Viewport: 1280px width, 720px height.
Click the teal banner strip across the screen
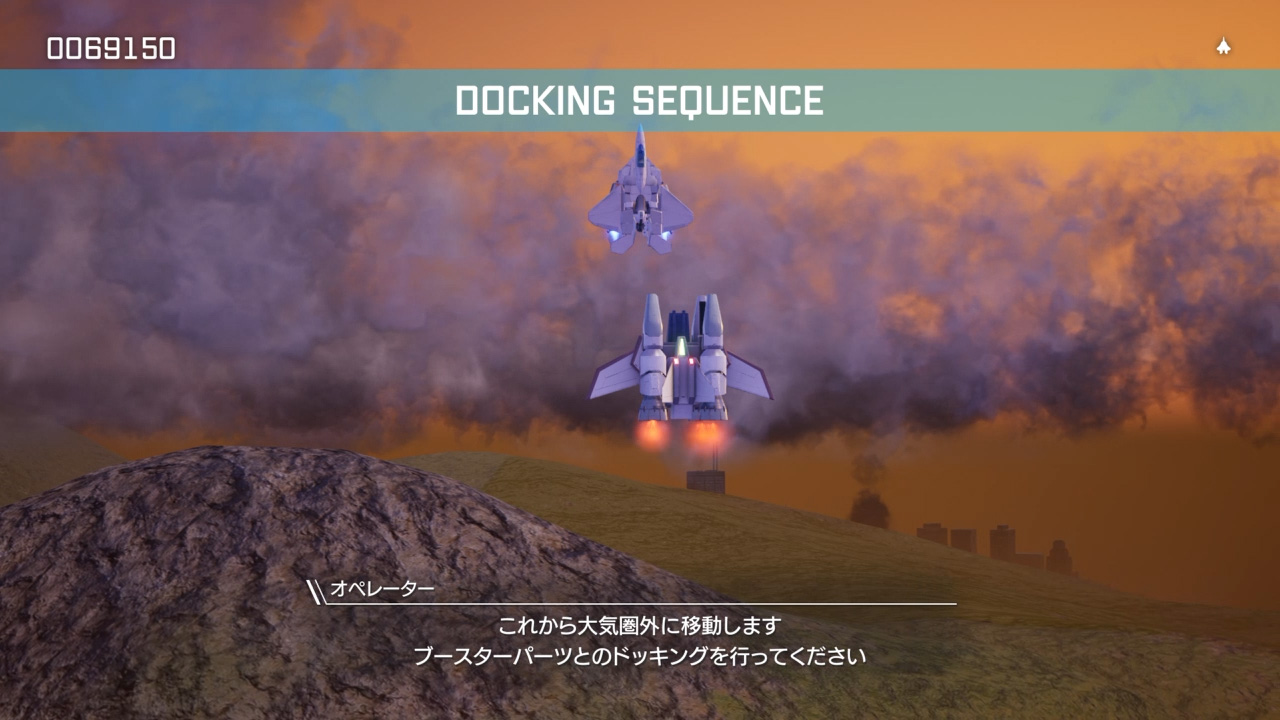coord(200,100)
